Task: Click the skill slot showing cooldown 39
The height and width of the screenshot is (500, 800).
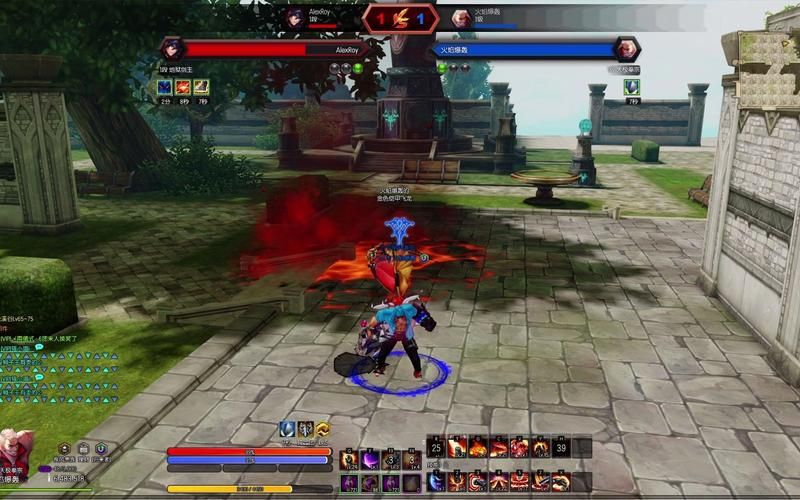Action: point(562,447)
